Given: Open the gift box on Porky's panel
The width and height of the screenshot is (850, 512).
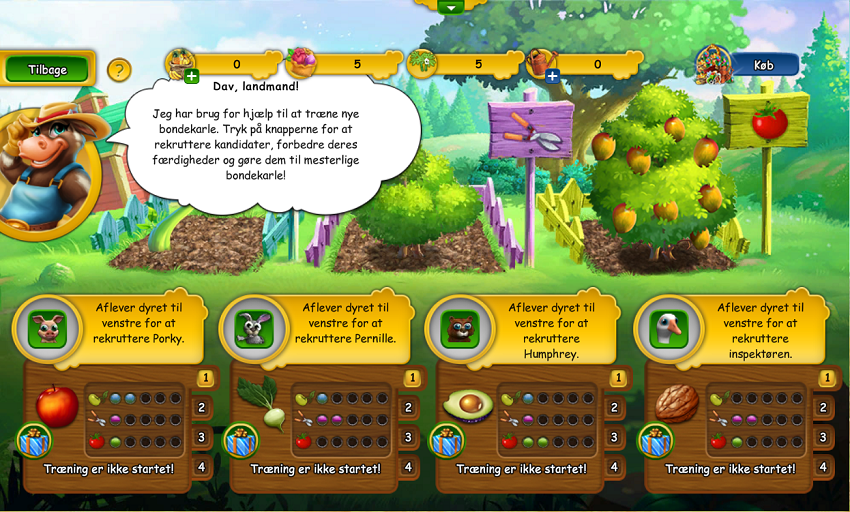Looking at the screenshot, I should click(x=33, y=440).
